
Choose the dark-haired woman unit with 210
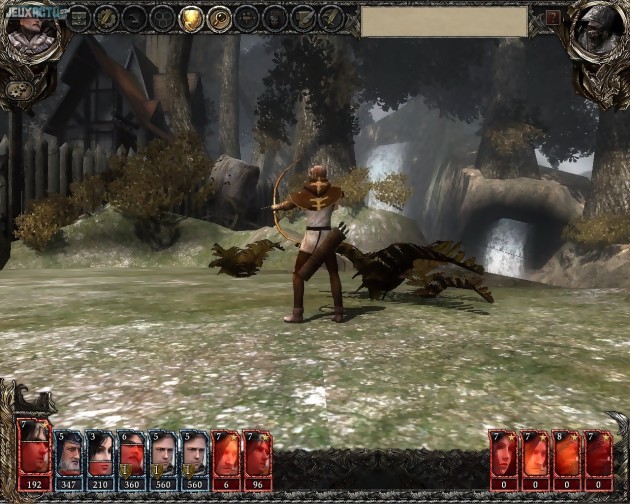pos(100,455)
